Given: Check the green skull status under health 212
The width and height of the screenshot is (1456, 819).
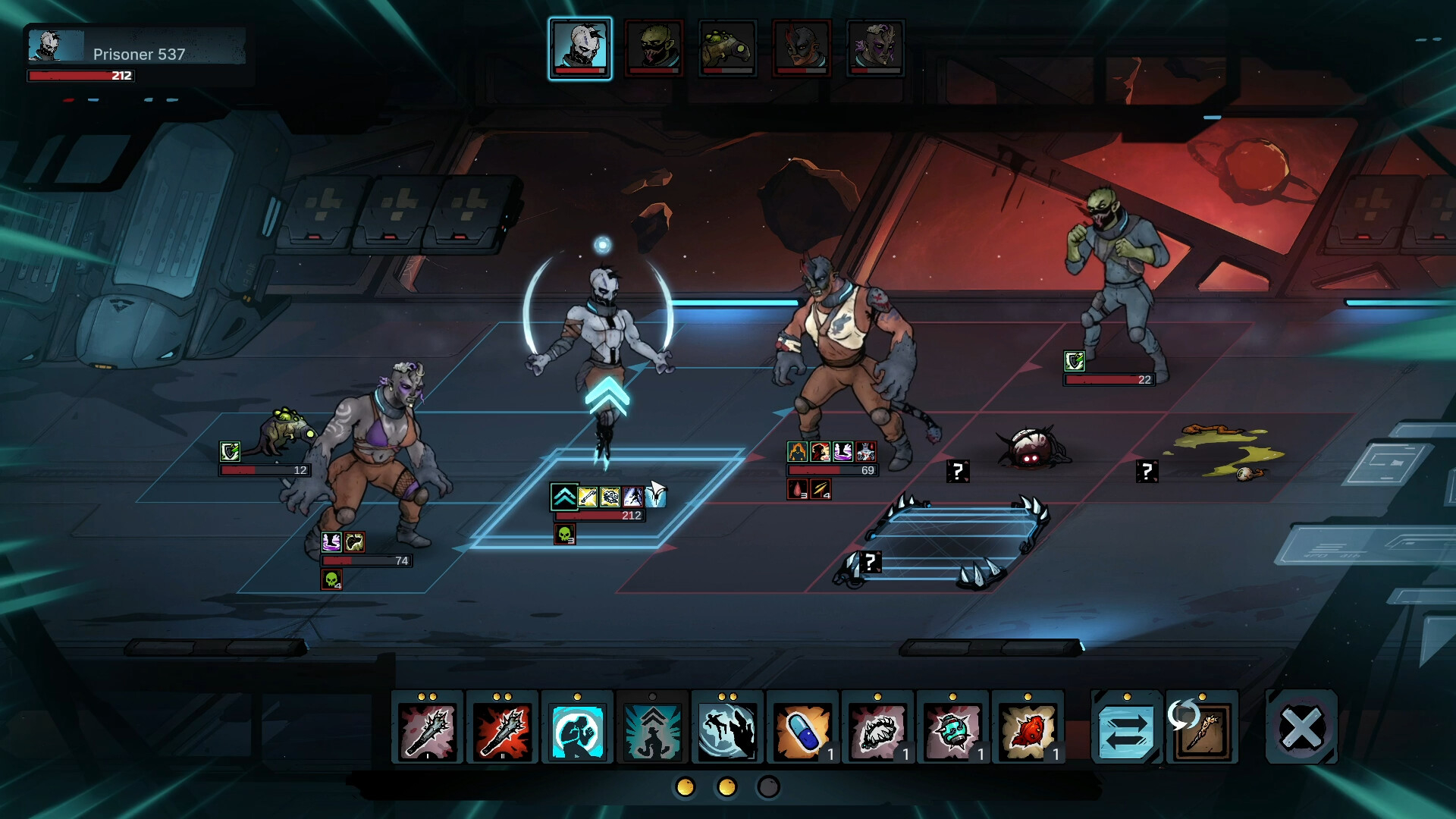Looking at the screenshot, I should tap(564, 535).
